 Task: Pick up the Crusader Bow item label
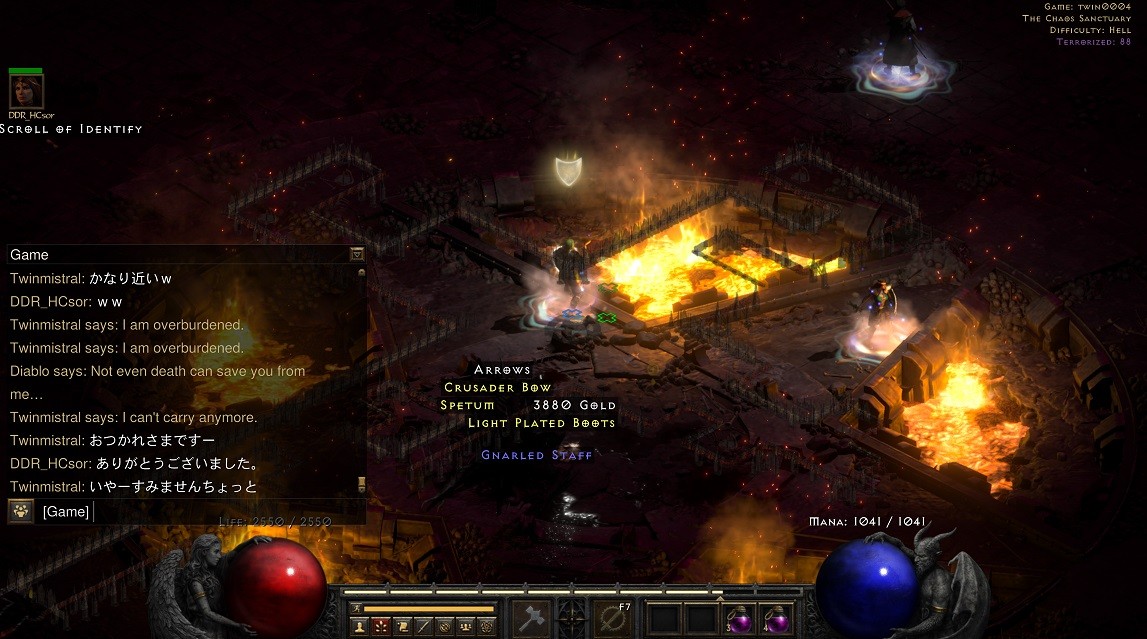498,387
